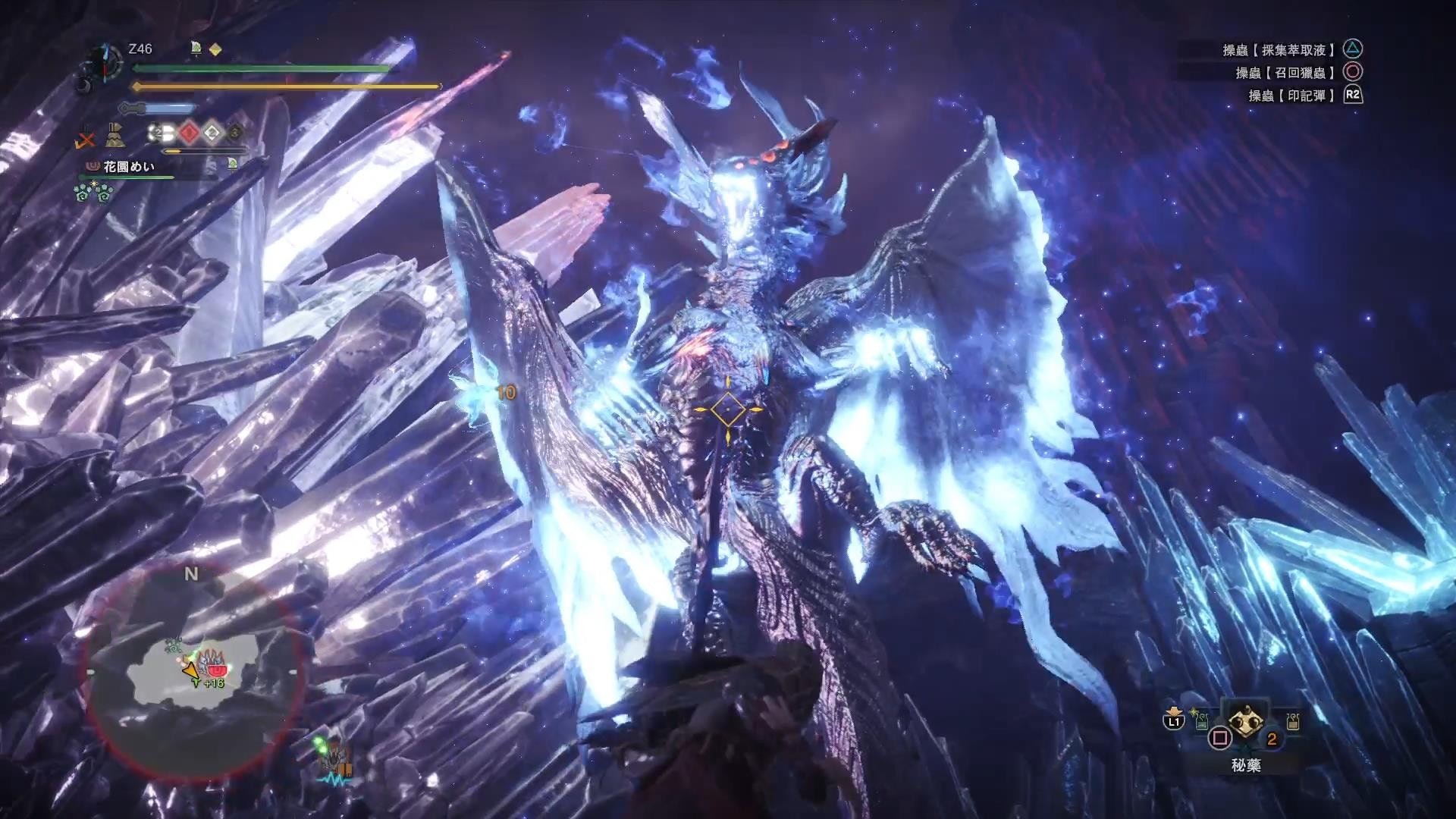Click the green paw buff icons
The image size is (1456, 819).
pos(93,193)
